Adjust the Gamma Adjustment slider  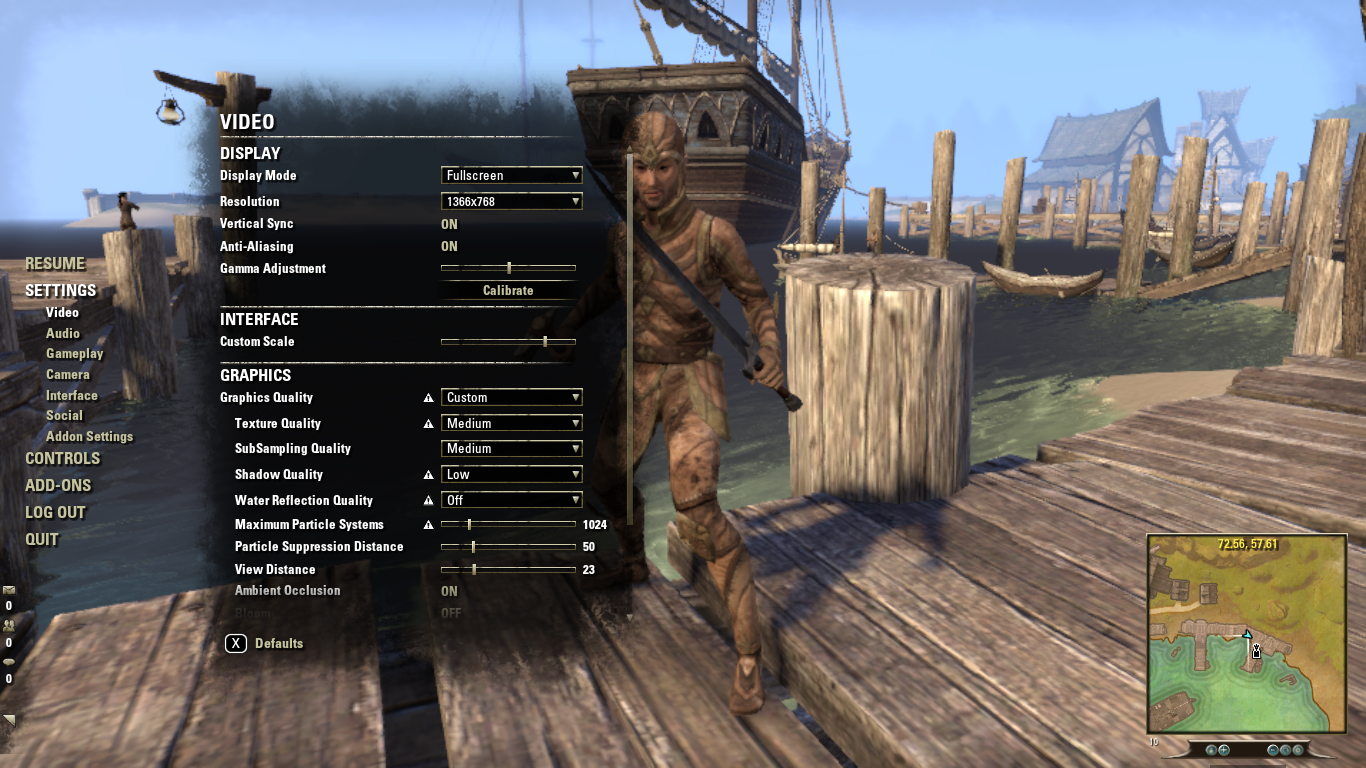click(x=508, y=267)
